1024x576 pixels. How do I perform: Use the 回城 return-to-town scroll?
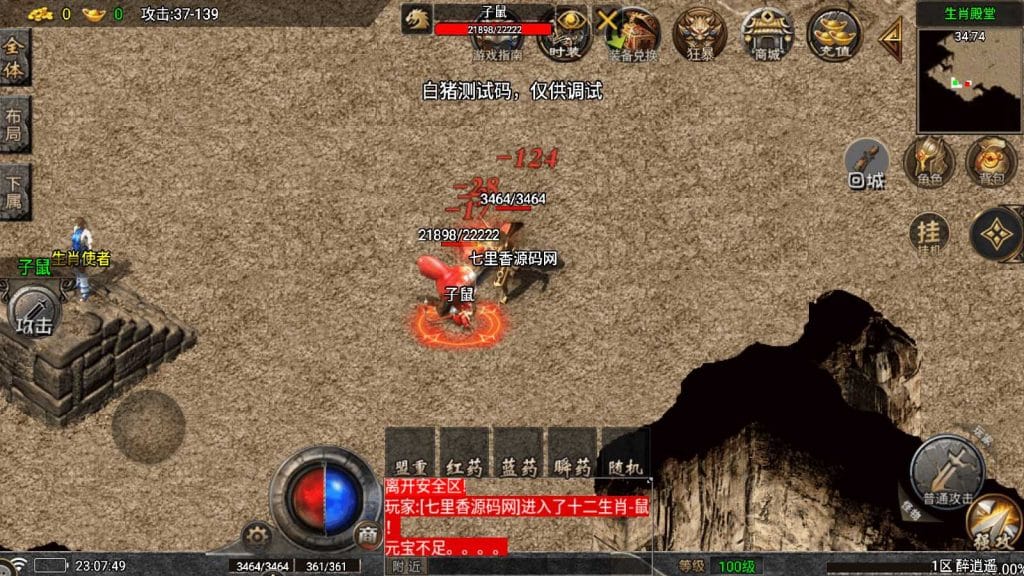pyautogui.click(x=867, y=164)
